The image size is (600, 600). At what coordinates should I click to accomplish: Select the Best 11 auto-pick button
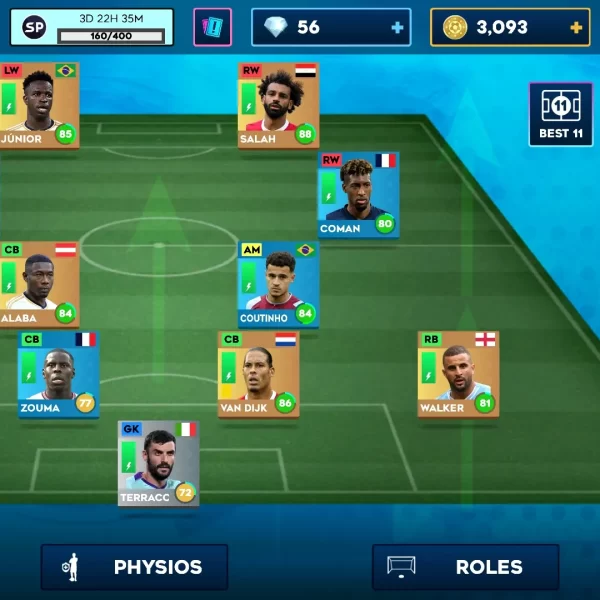[x=561, y=115]
